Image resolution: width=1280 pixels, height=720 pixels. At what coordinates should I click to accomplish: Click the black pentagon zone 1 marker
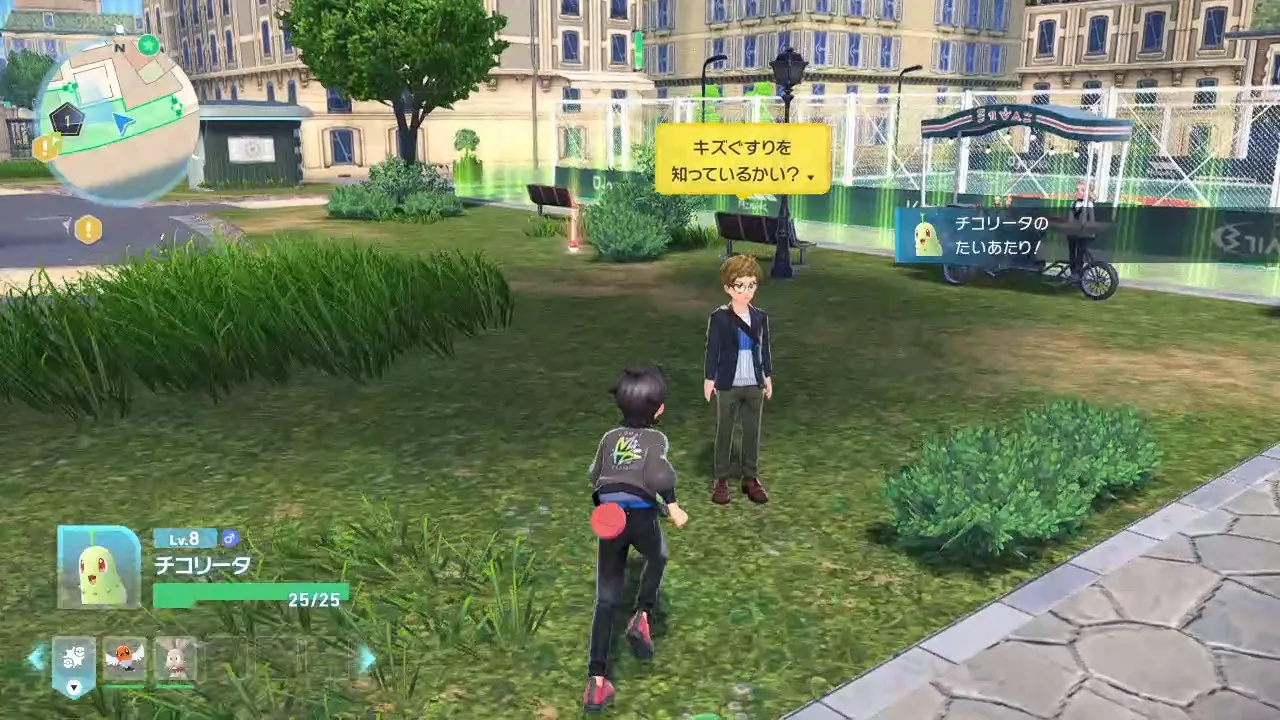pyautogui.click(x=67, y=119)
